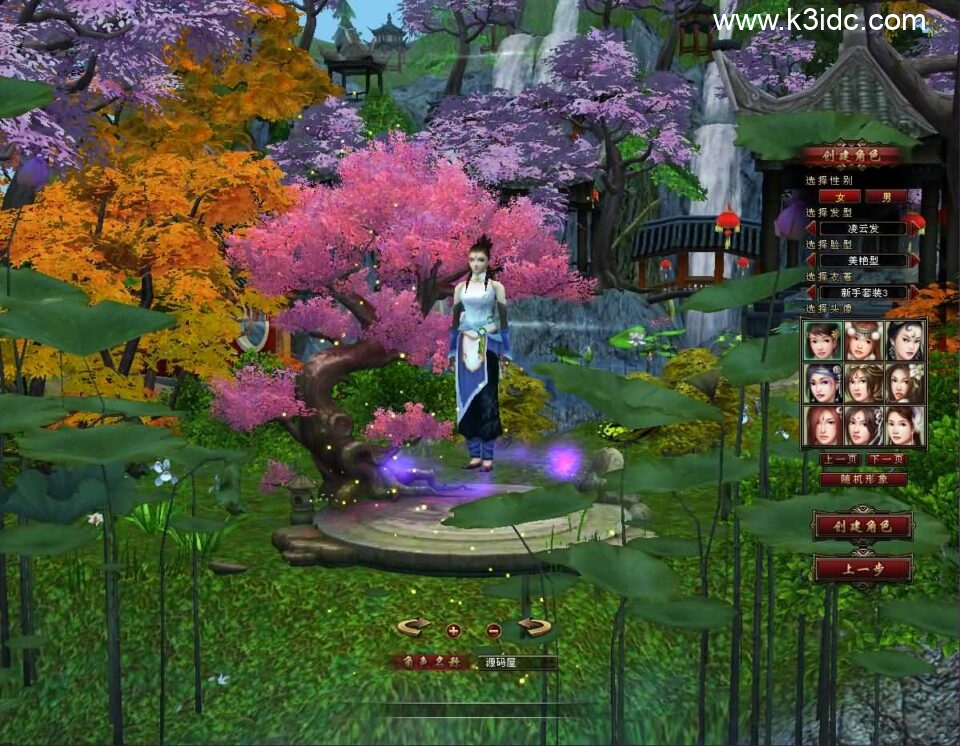Rotate the character to the right
The image size is (960, 746).
(x=536, y=627)
